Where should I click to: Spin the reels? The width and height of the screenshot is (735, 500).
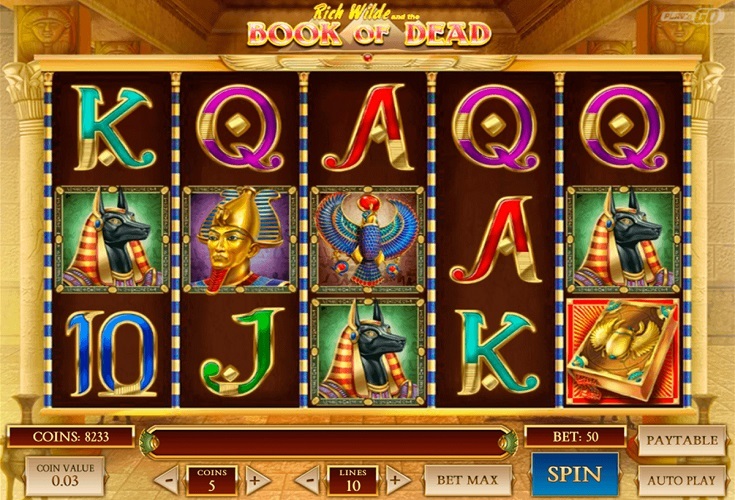574,475
